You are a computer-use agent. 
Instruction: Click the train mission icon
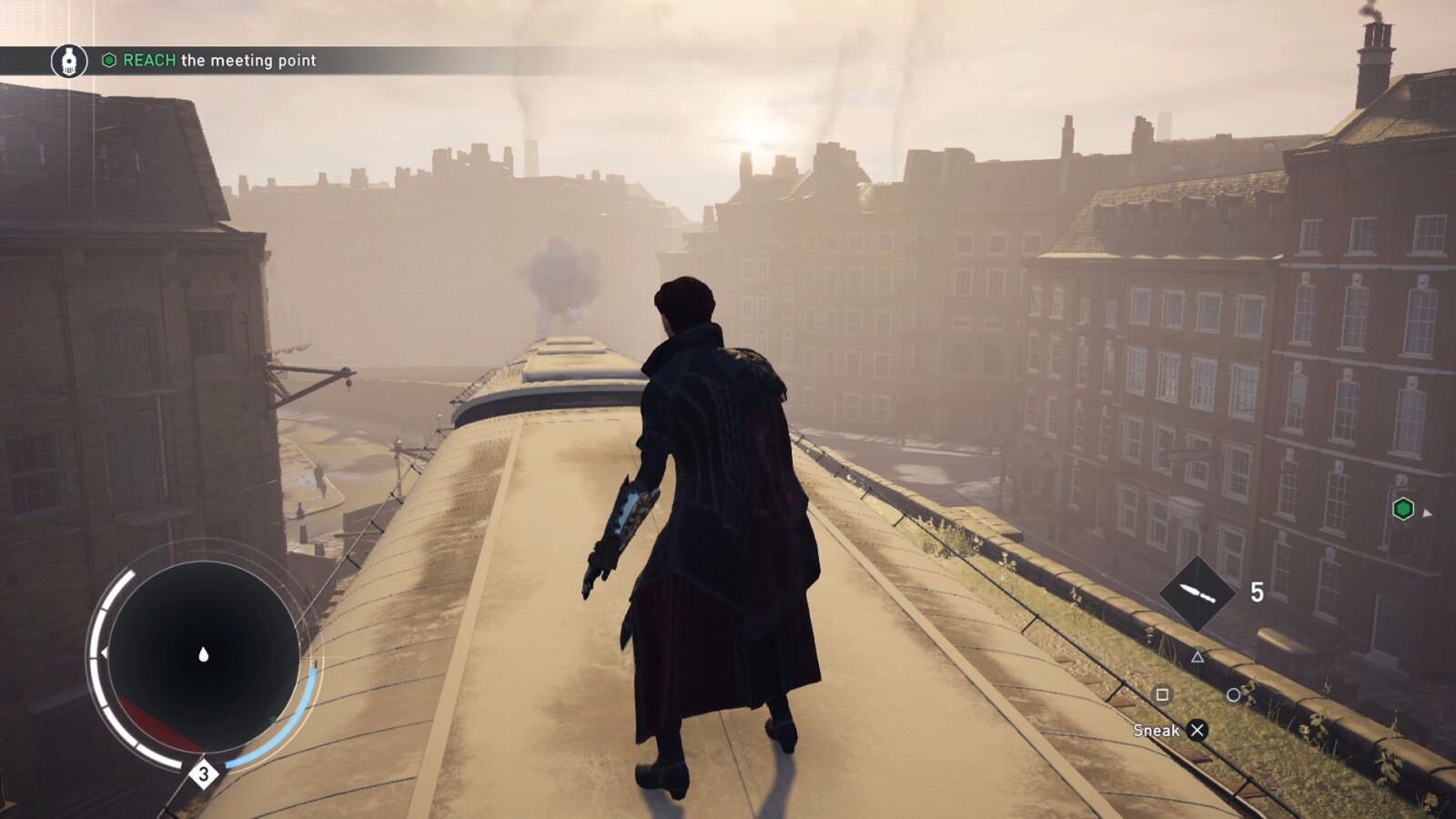[x=69, y=61]
